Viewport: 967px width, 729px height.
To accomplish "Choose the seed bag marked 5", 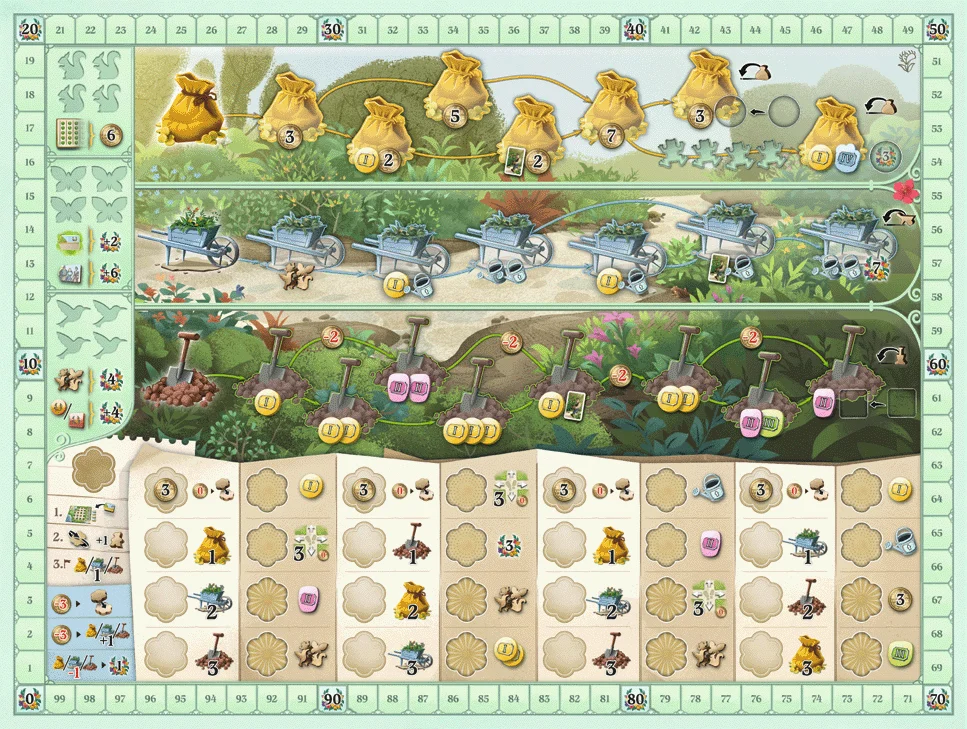I will (455, 92).
